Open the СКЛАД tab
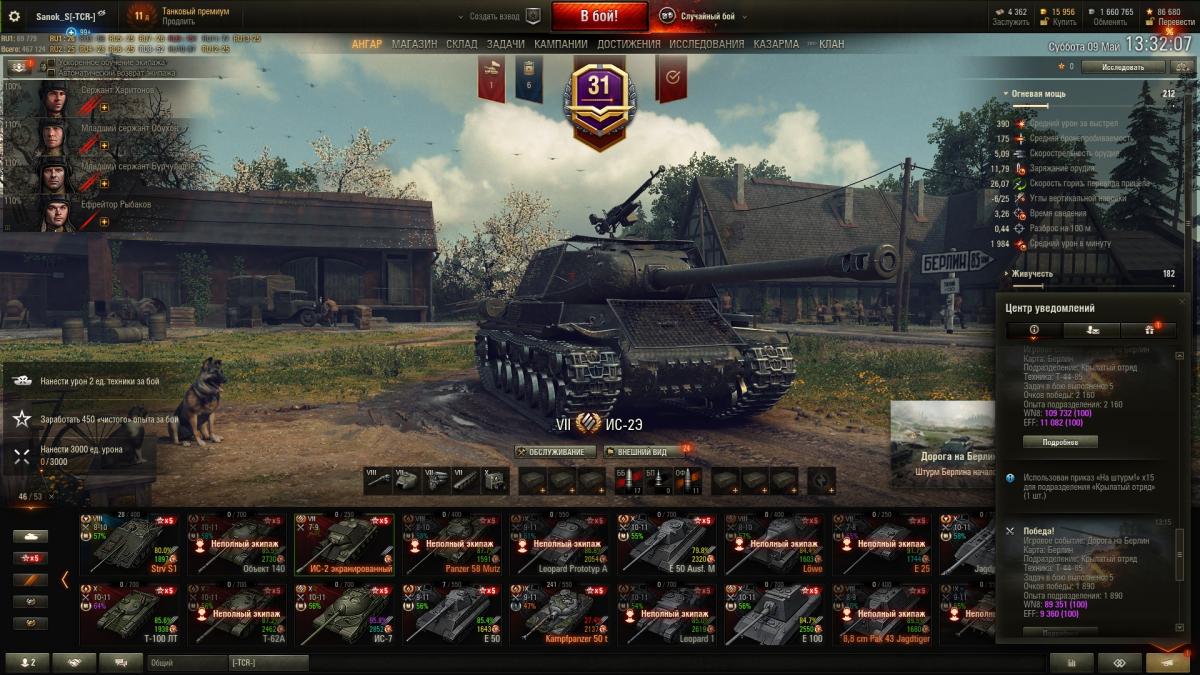This screenshot has width=1200, height=675. (x=462, y=44)
